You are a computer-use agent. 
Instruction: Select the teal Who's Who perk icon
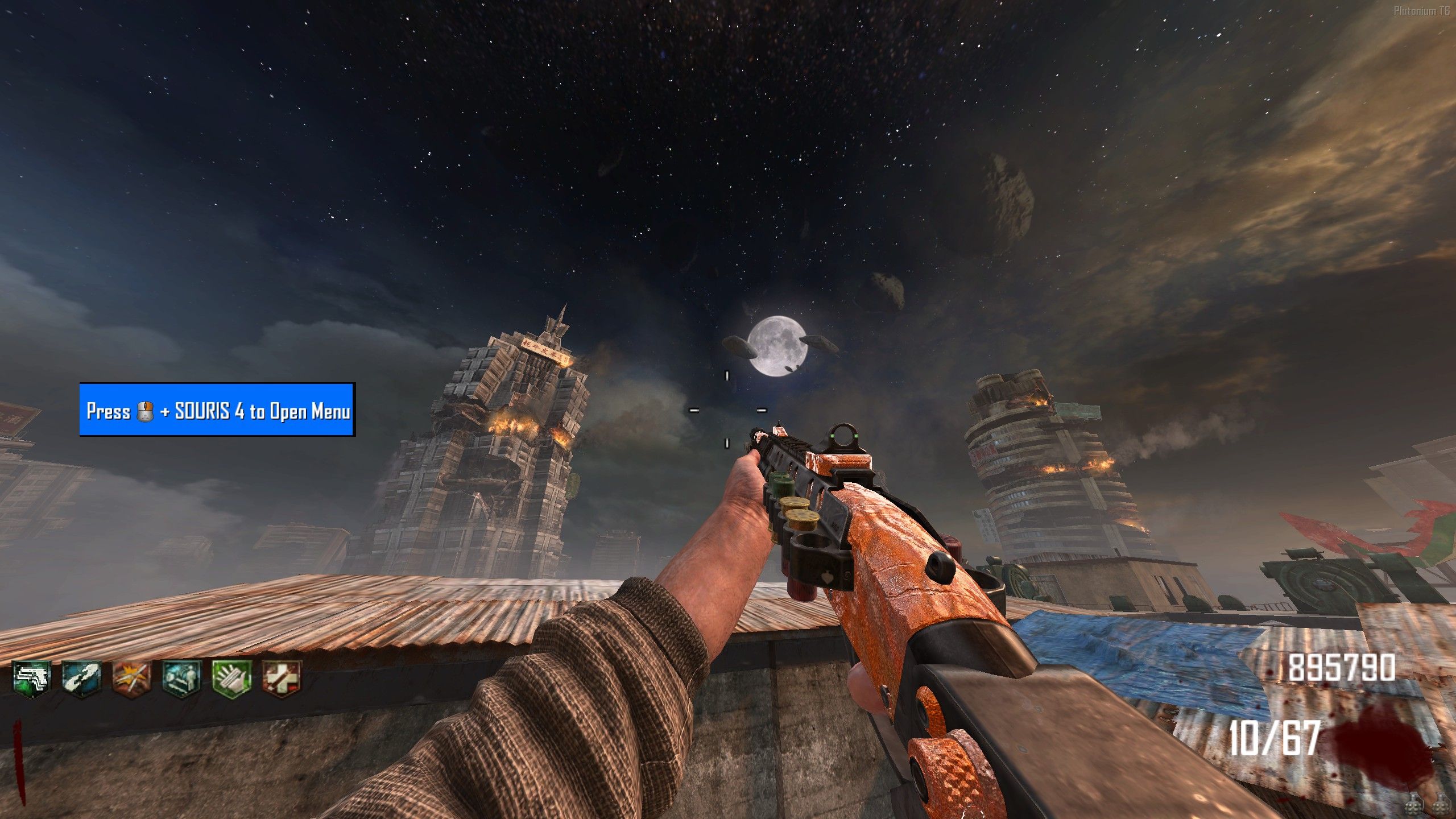(x=181, y=679)
